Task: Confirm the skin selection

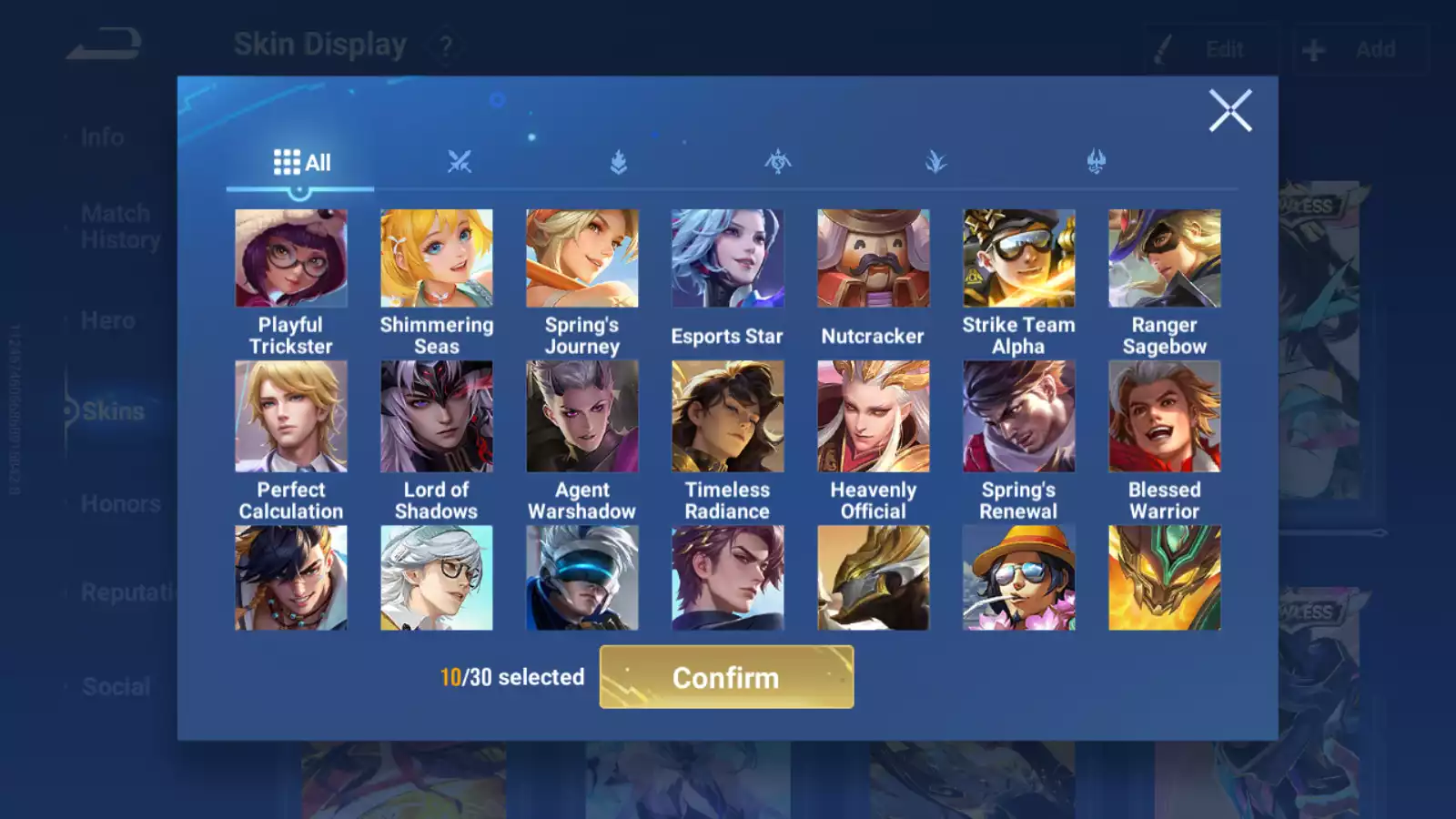Action: click(726, 677)
